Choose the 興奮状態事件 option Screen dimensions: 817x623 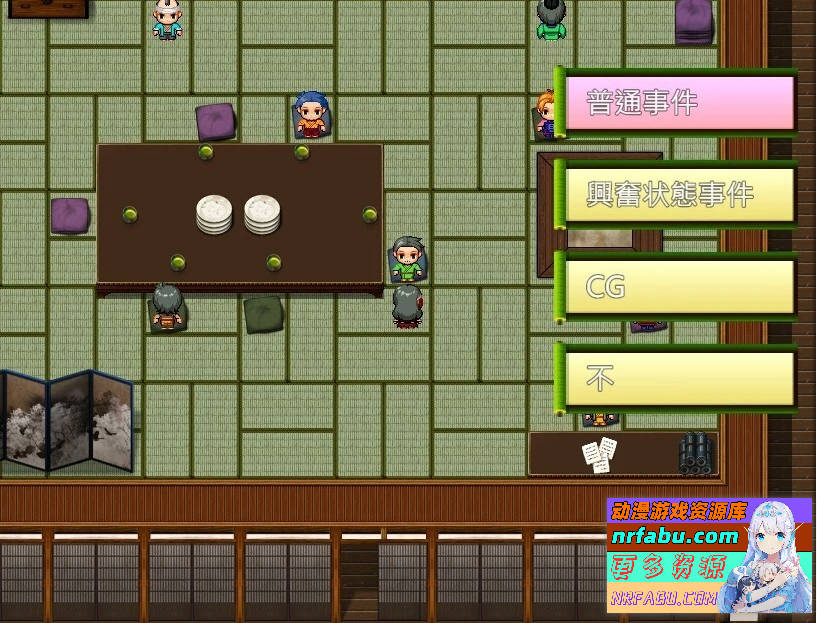[679, 194]
